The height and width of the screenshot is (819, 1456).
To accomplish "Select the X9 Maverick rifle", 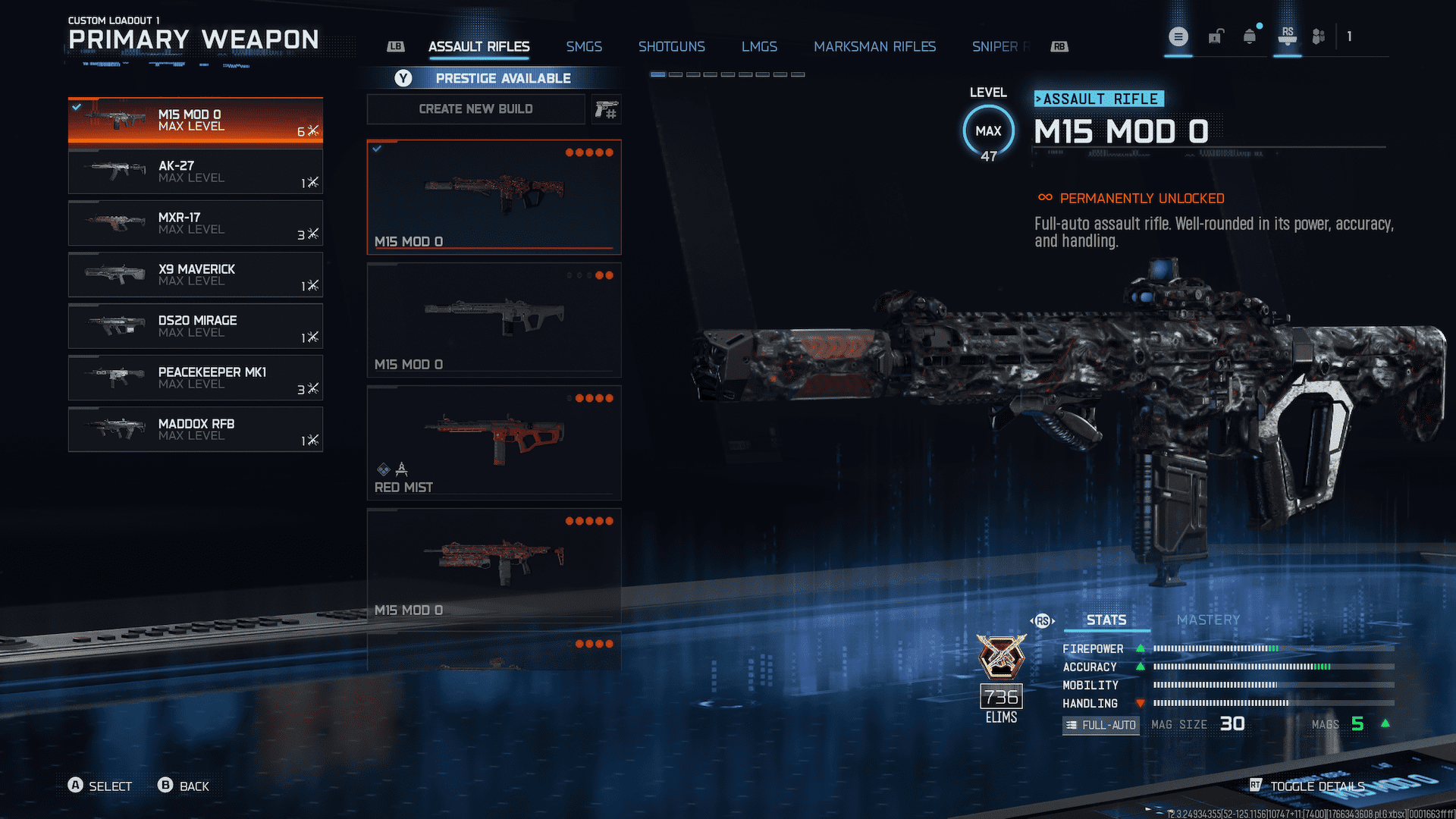I will coord(195,275).
